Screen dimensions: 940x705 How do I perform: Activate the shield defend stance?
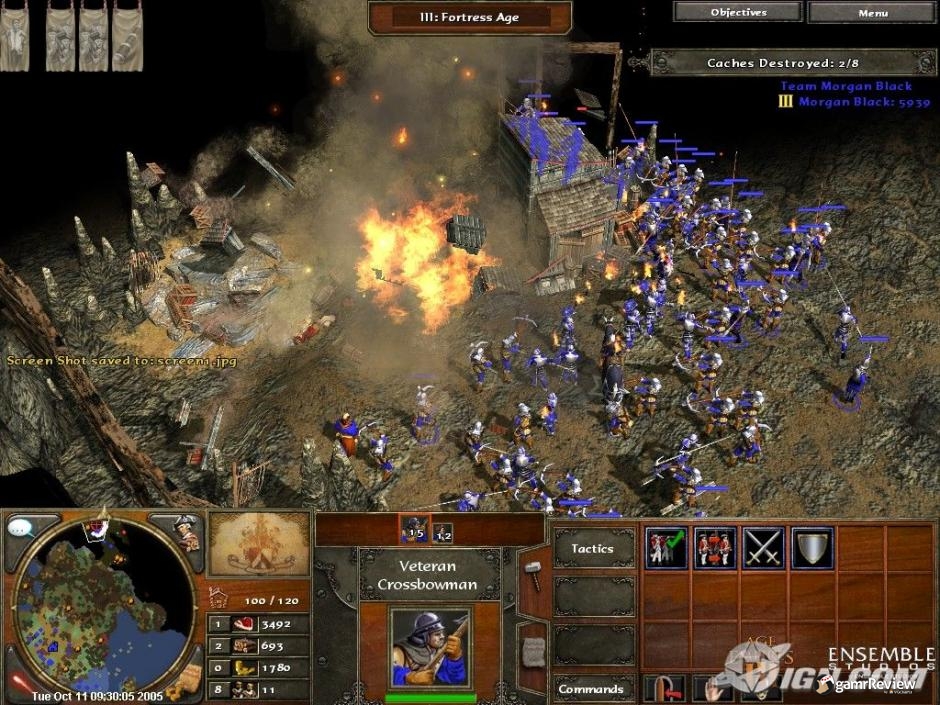(x=811, y=548)
